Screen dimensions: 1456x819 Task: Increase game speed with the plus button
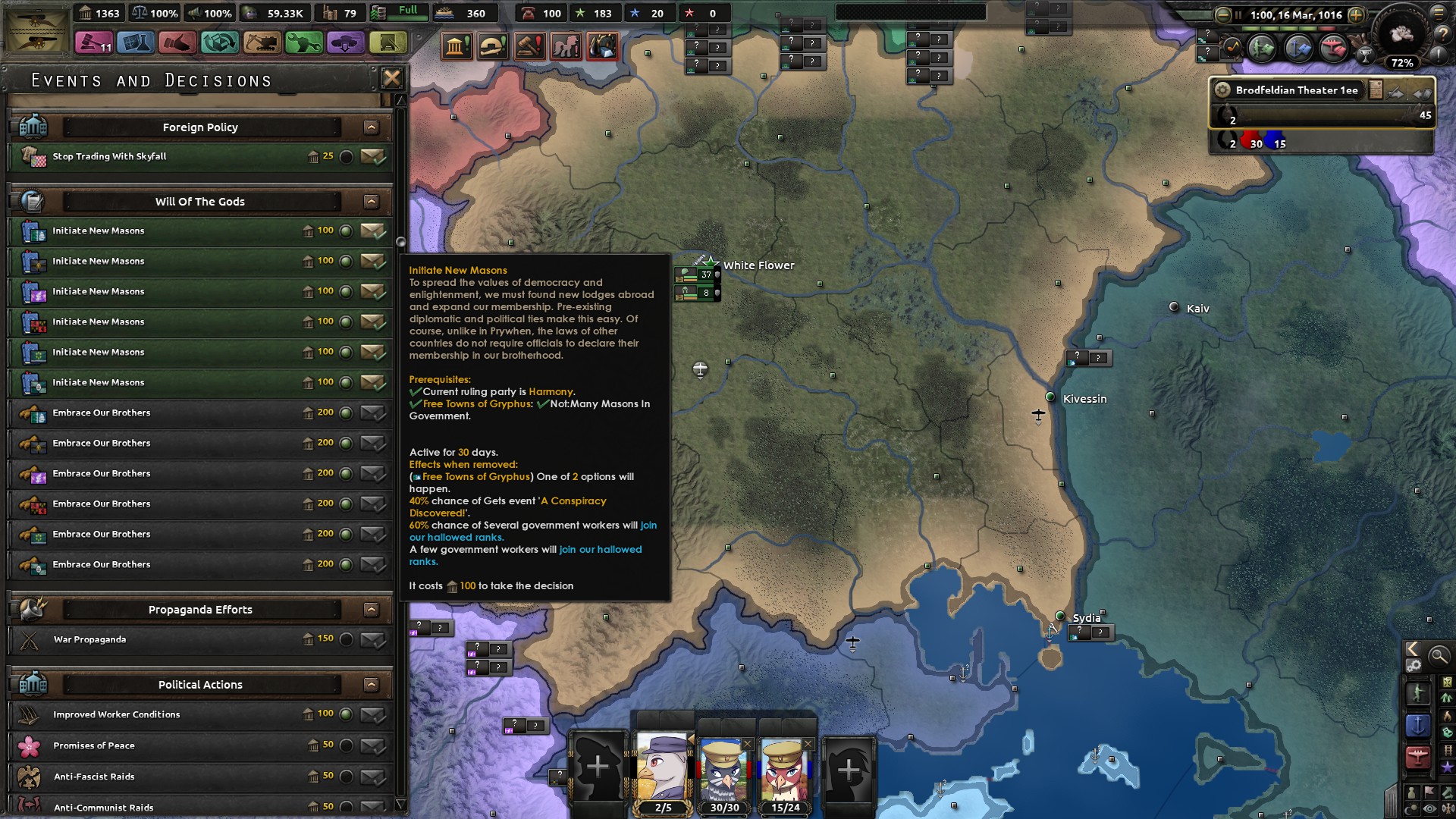pos(1356,14)
